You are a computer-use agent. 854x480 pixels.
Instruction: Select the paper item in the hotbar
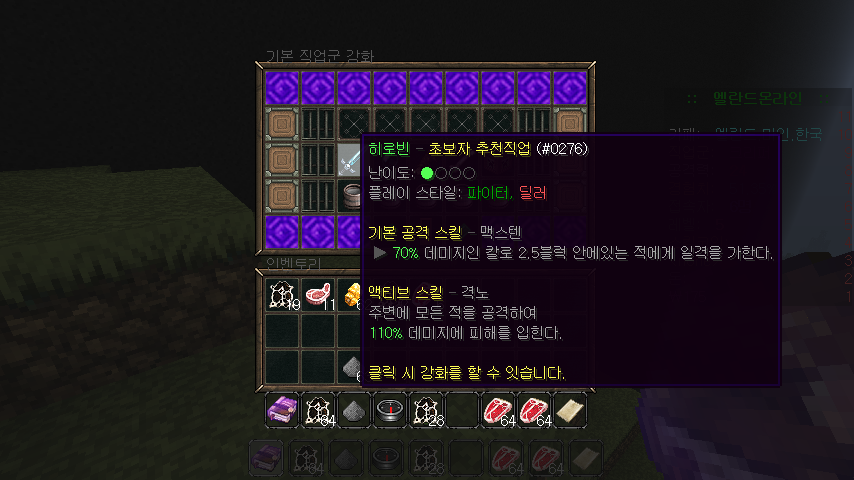point(570,410)
